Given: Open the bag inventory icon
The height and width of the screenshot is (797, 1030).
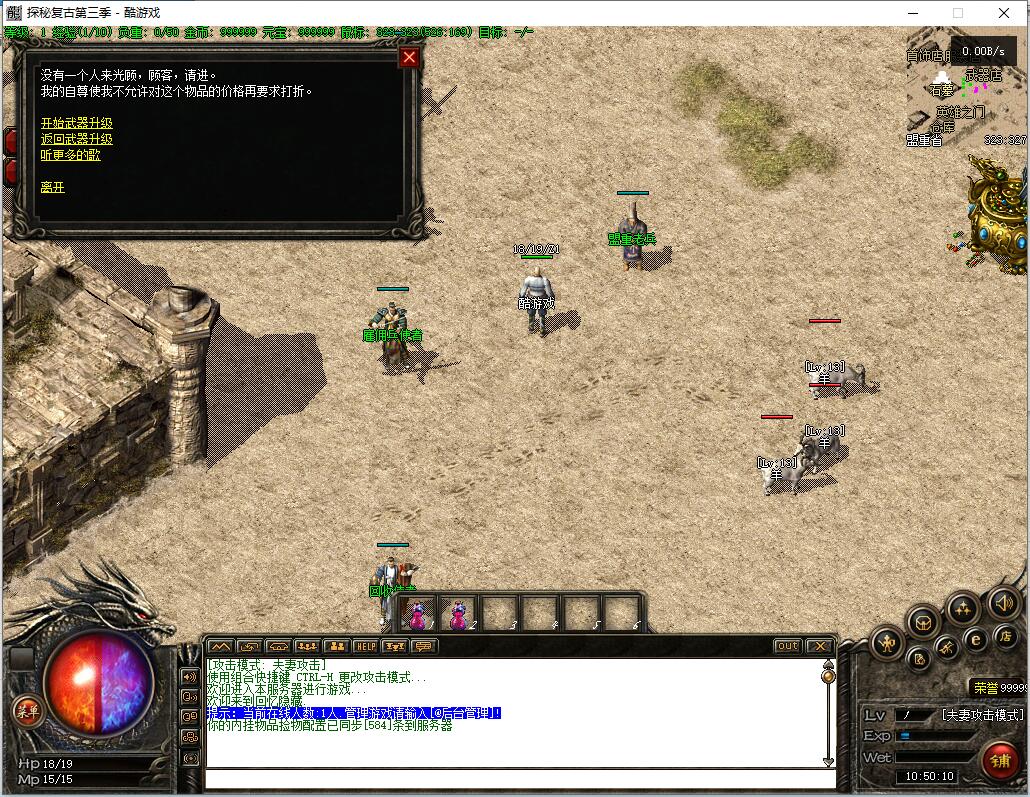Looking at the screenshot, I should [x=923, y=622].
